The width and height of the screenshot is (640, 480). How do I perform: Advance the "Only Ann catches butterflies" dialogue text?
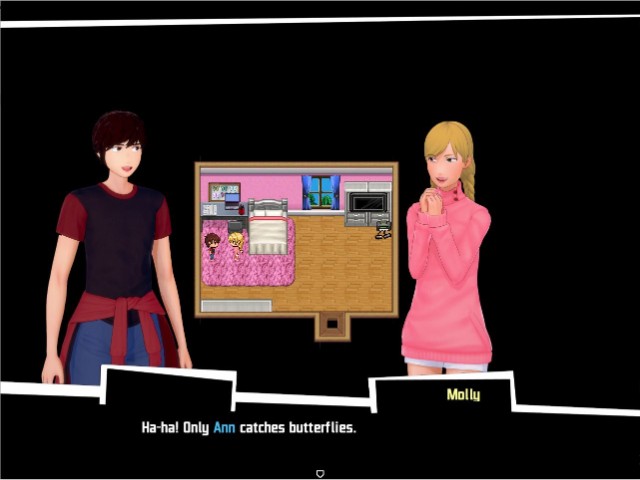[249, 428]
